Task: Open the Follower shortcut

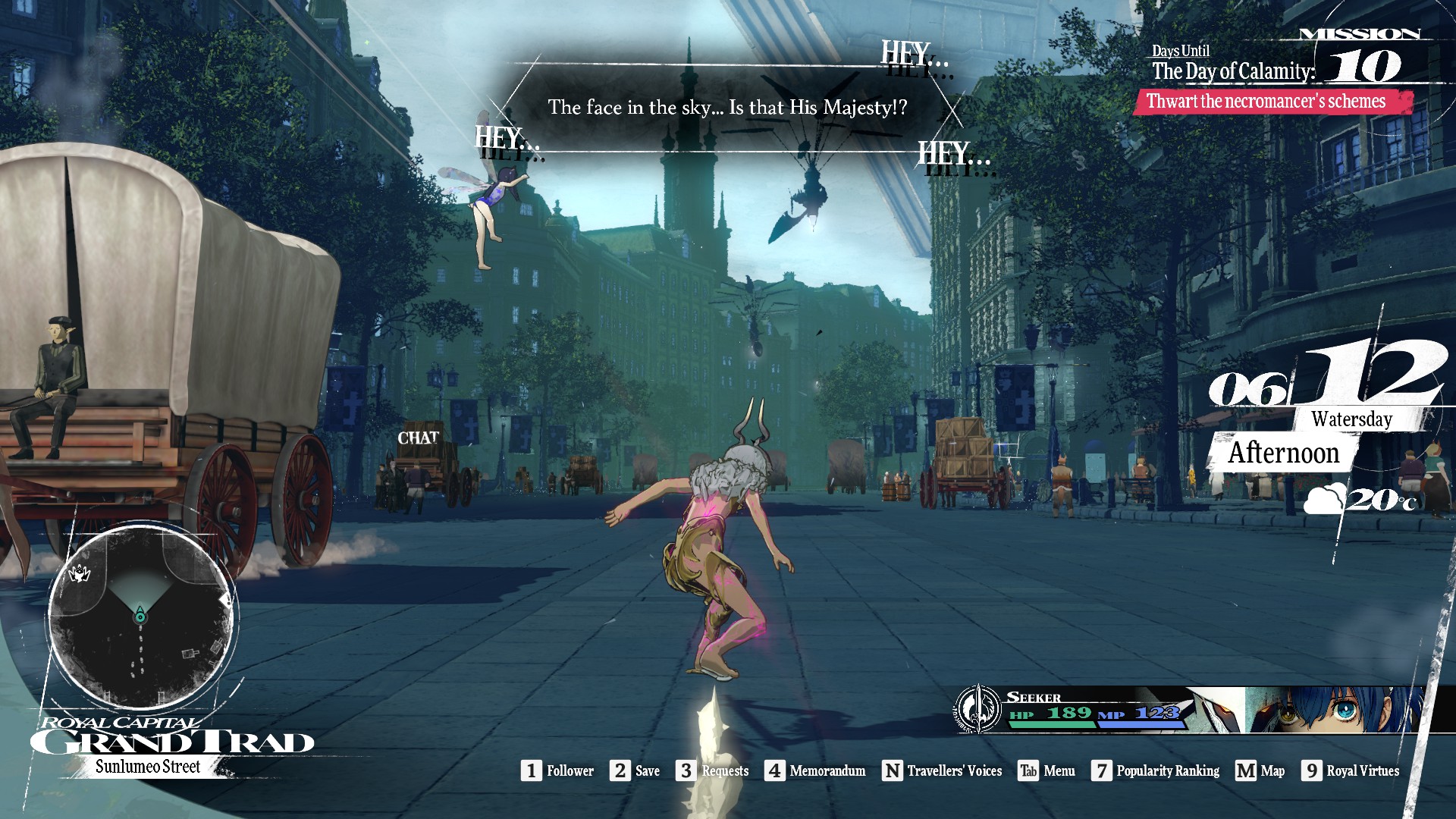Action: click(x=557, y=771)
